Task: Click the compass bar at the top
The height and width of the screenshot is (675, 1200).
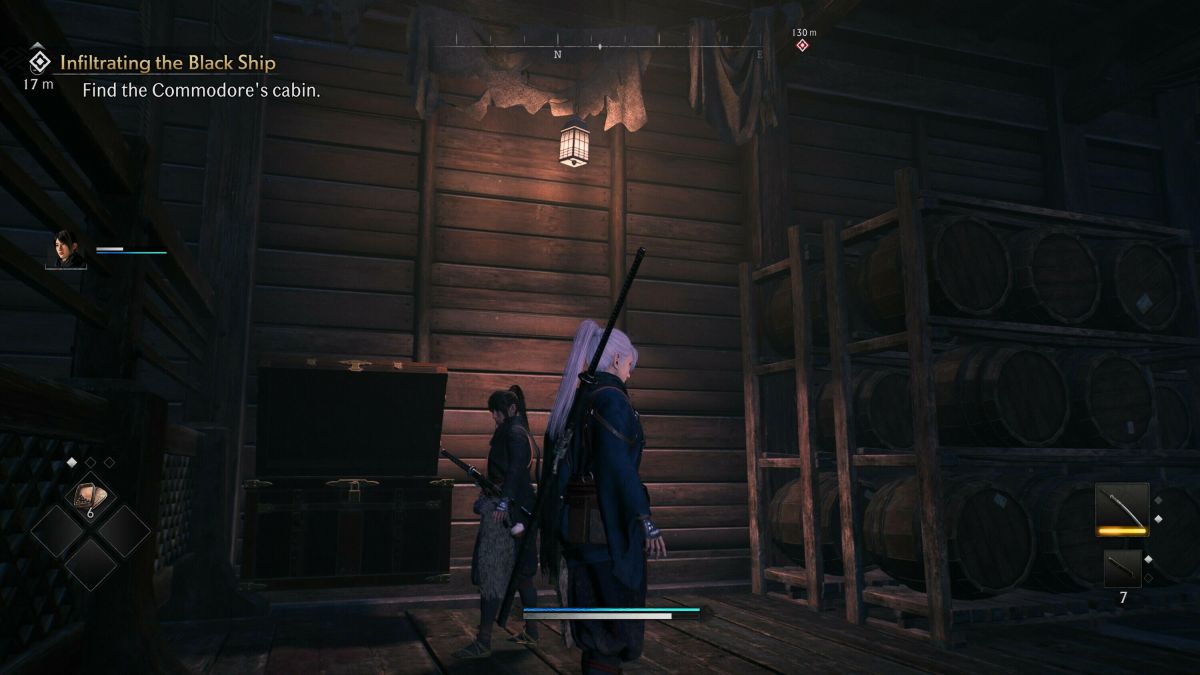Action: pos(600,46)
